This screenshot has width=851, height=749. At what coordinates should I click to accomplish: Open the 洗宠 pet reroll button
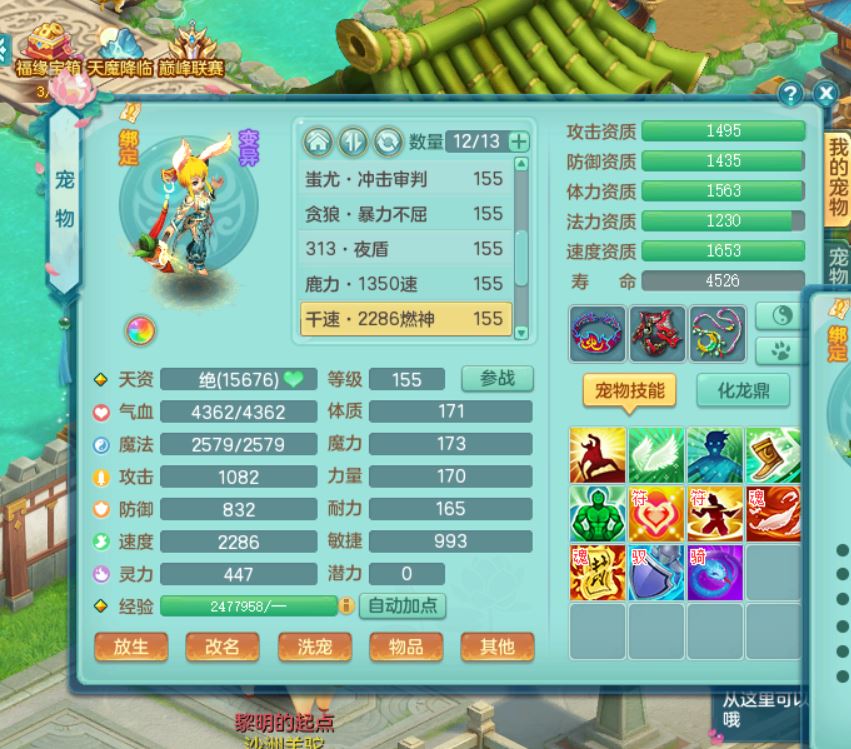click(x=314, y=647)
